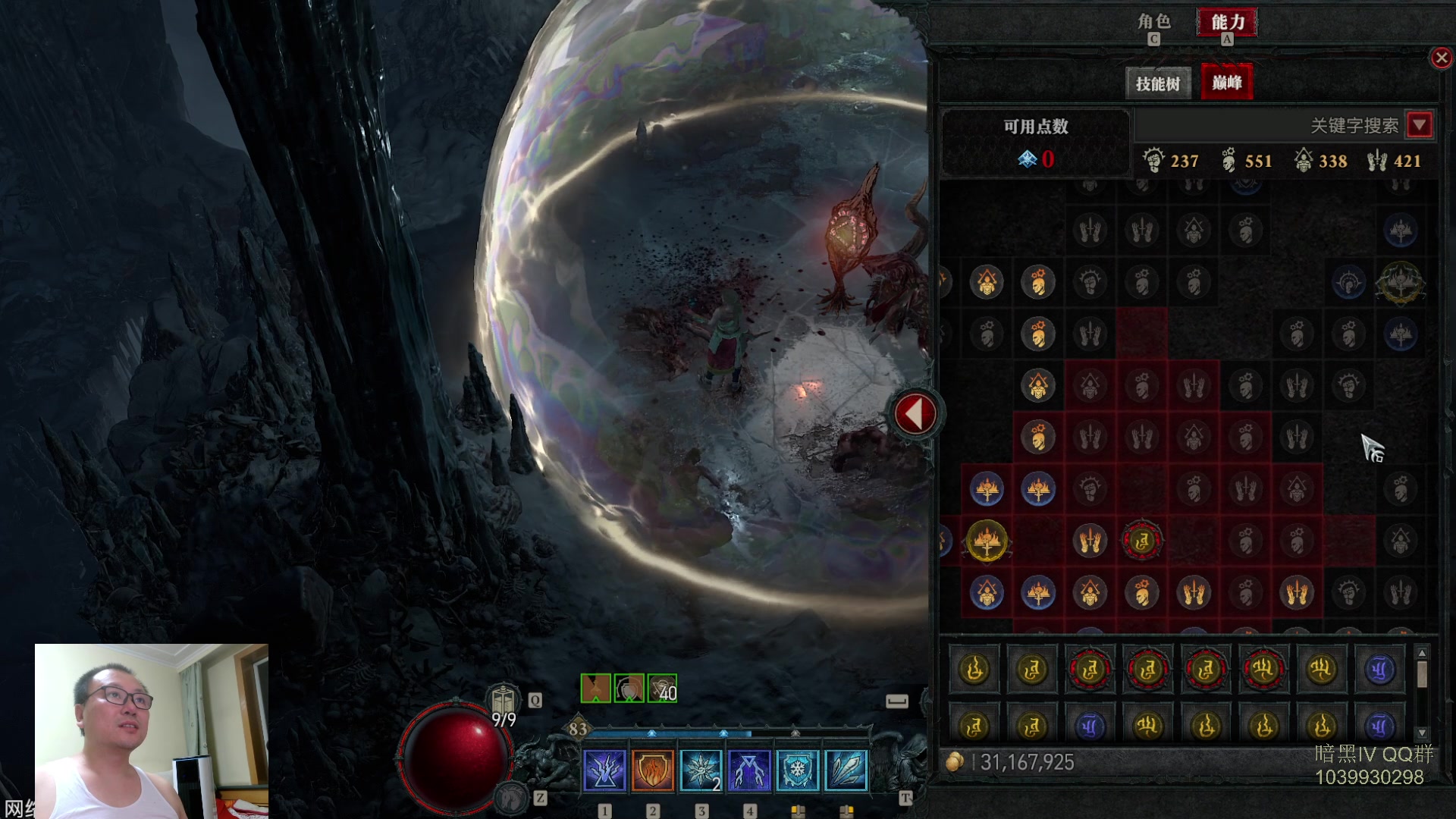Cast the Frost Nova skill
Viewport: 1456px width, 819px height.
point(701,770)
